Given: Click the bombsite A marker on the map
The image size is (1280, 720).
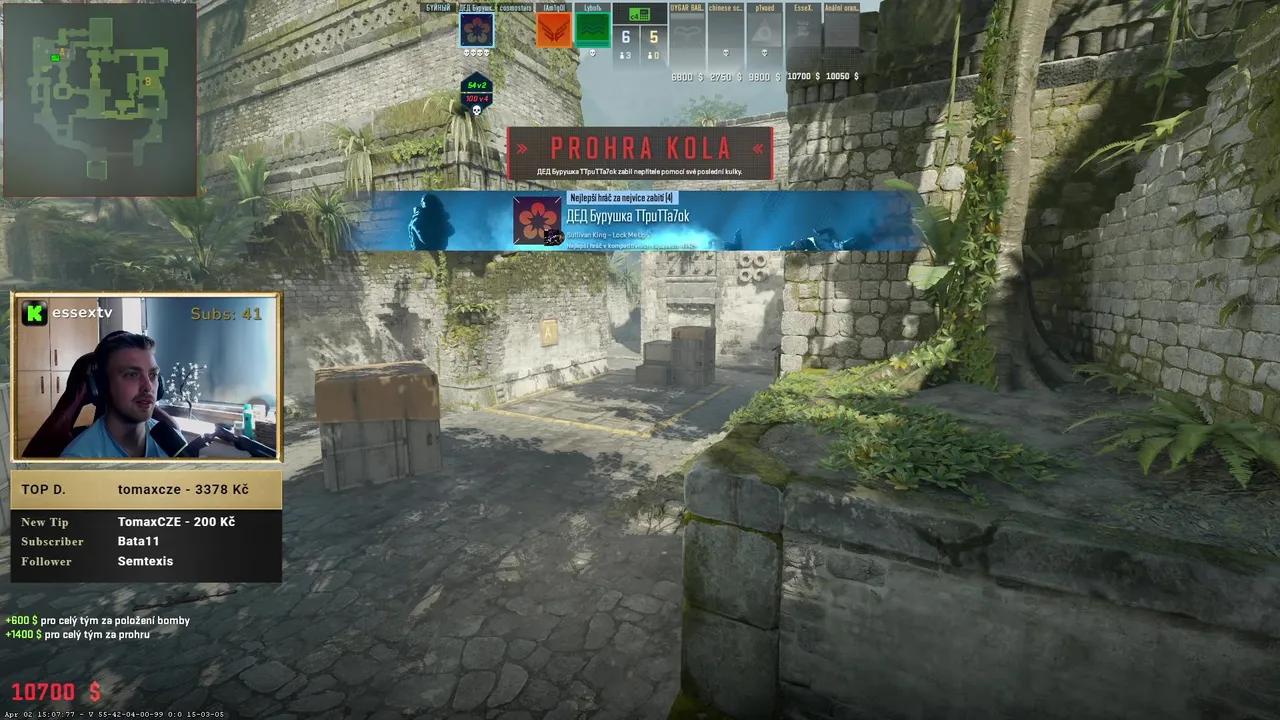Looking at the screenshot, I should (62, 49).
